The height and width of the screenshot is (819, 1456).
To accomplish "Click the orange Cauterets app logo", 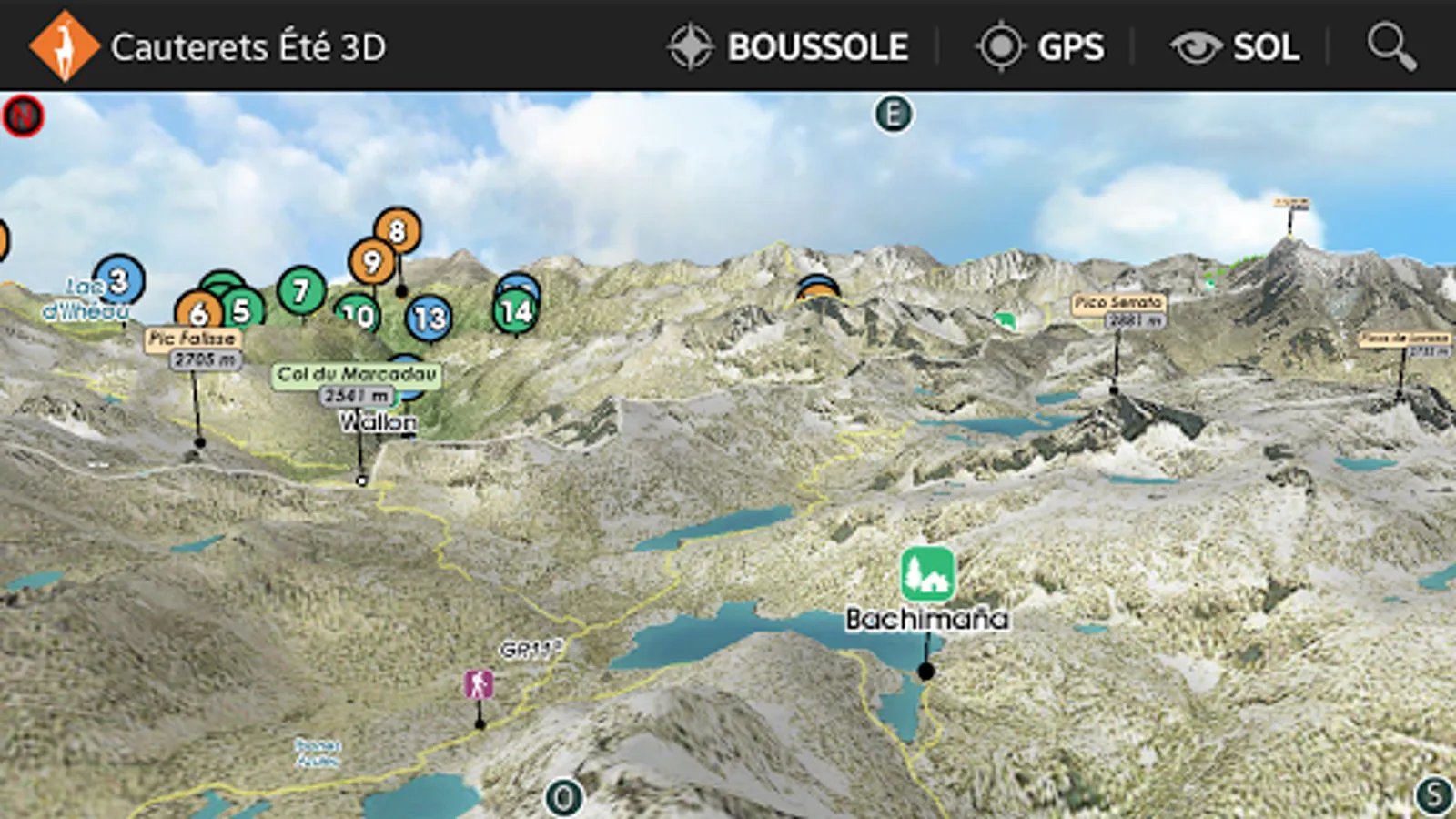I will (x=63, y=46).
